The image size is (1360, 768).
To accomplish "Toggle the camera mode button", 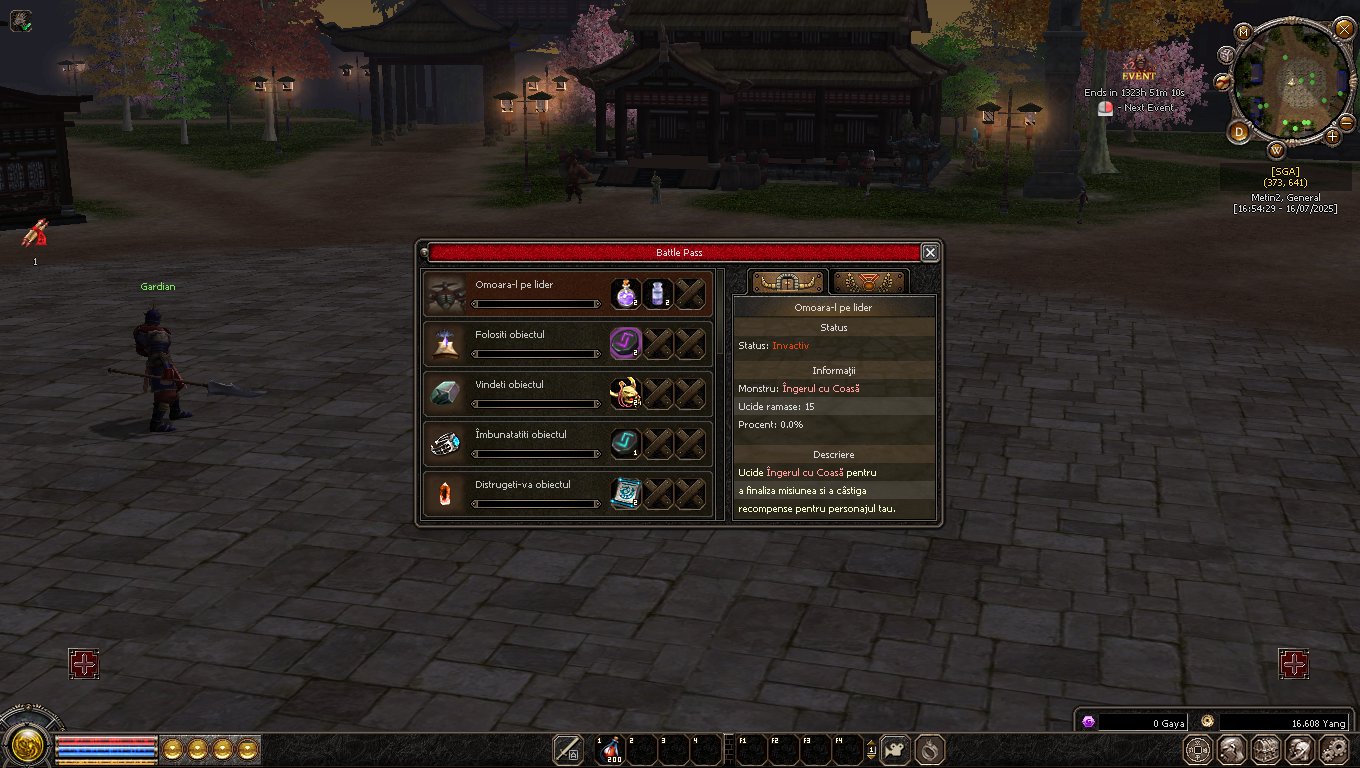I will 896,749.
